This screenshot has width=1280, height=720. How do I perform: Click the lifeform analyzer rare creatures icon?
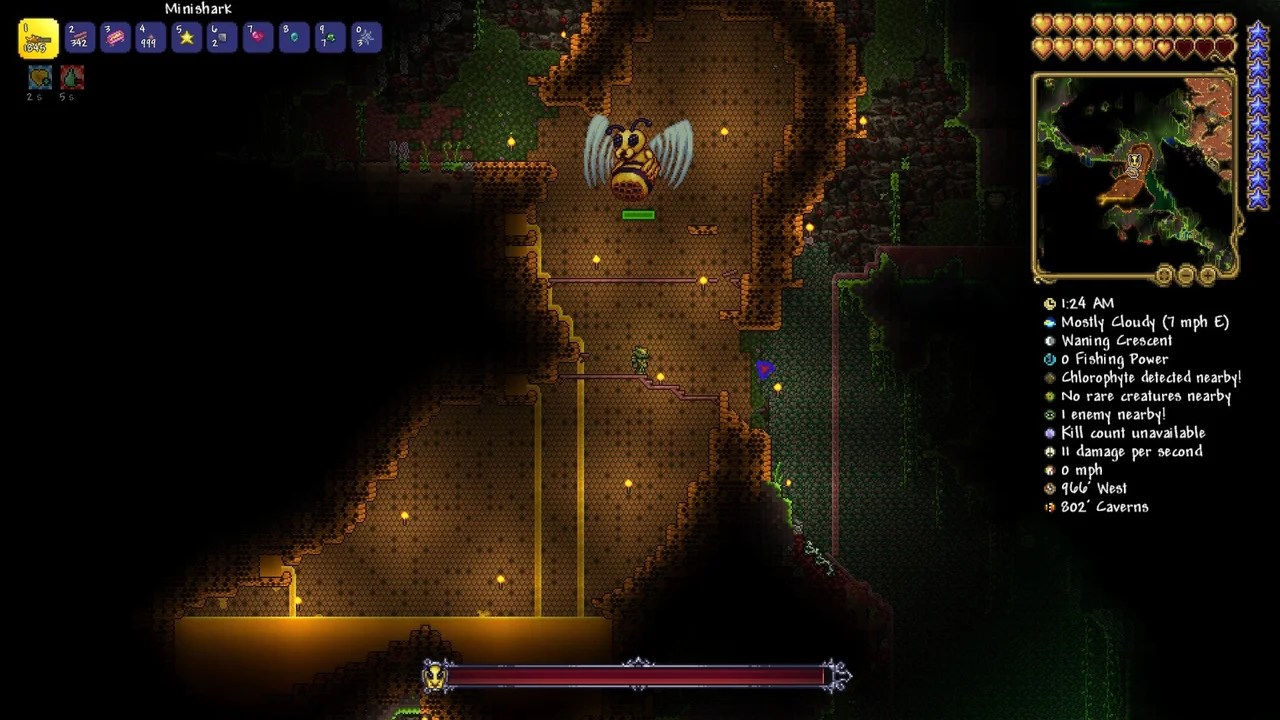[1048, 396]
